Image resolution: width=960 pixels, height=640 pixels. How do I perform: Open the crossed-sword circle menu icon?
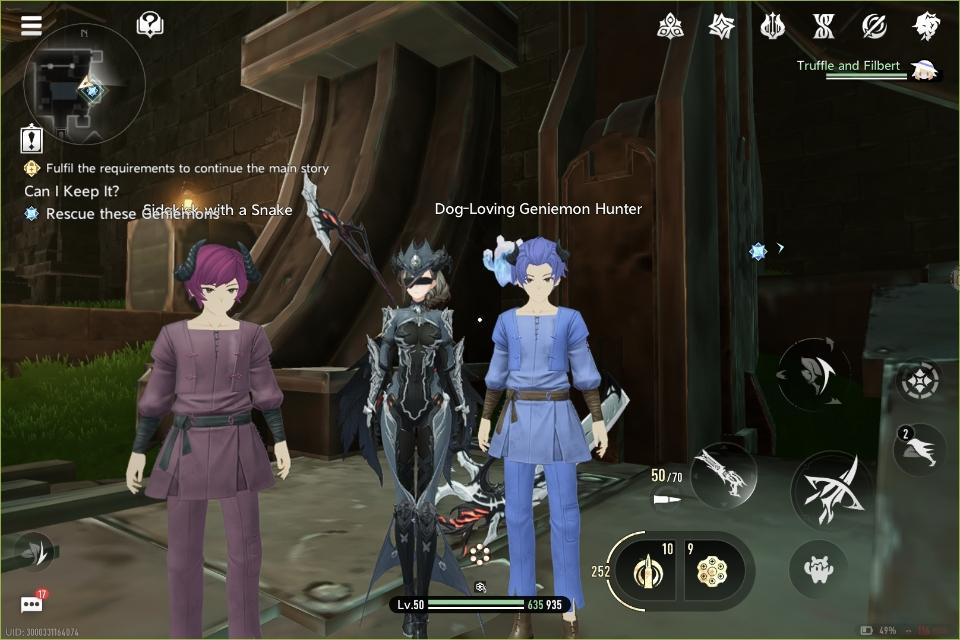(x=874, y=27)
